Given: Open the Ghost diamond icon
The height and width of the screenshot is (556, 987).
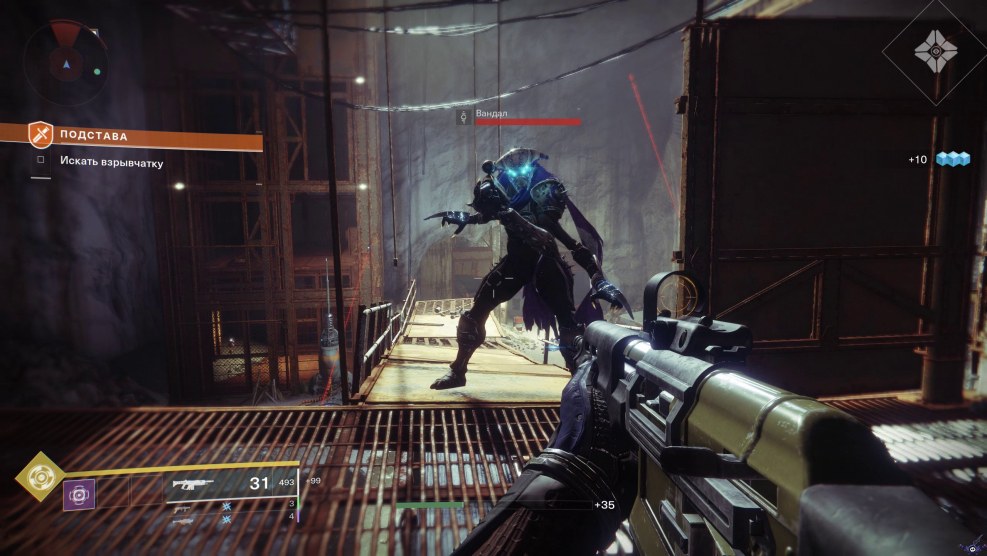Looking at the screenshot, I should pyautogui.click(x=934, y=50).
